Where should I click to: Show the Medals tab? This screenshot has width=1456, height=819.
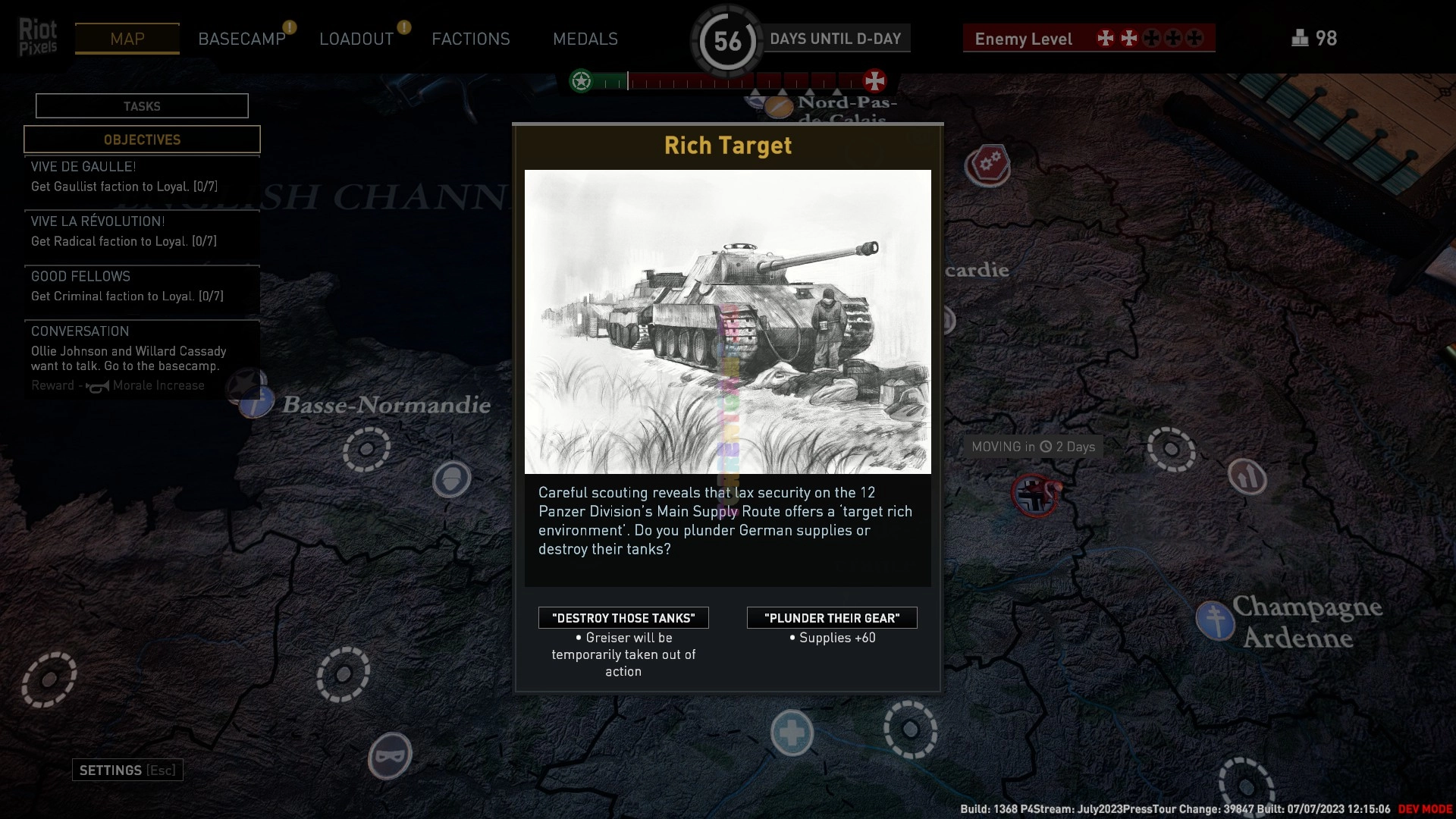pos(585,39)
